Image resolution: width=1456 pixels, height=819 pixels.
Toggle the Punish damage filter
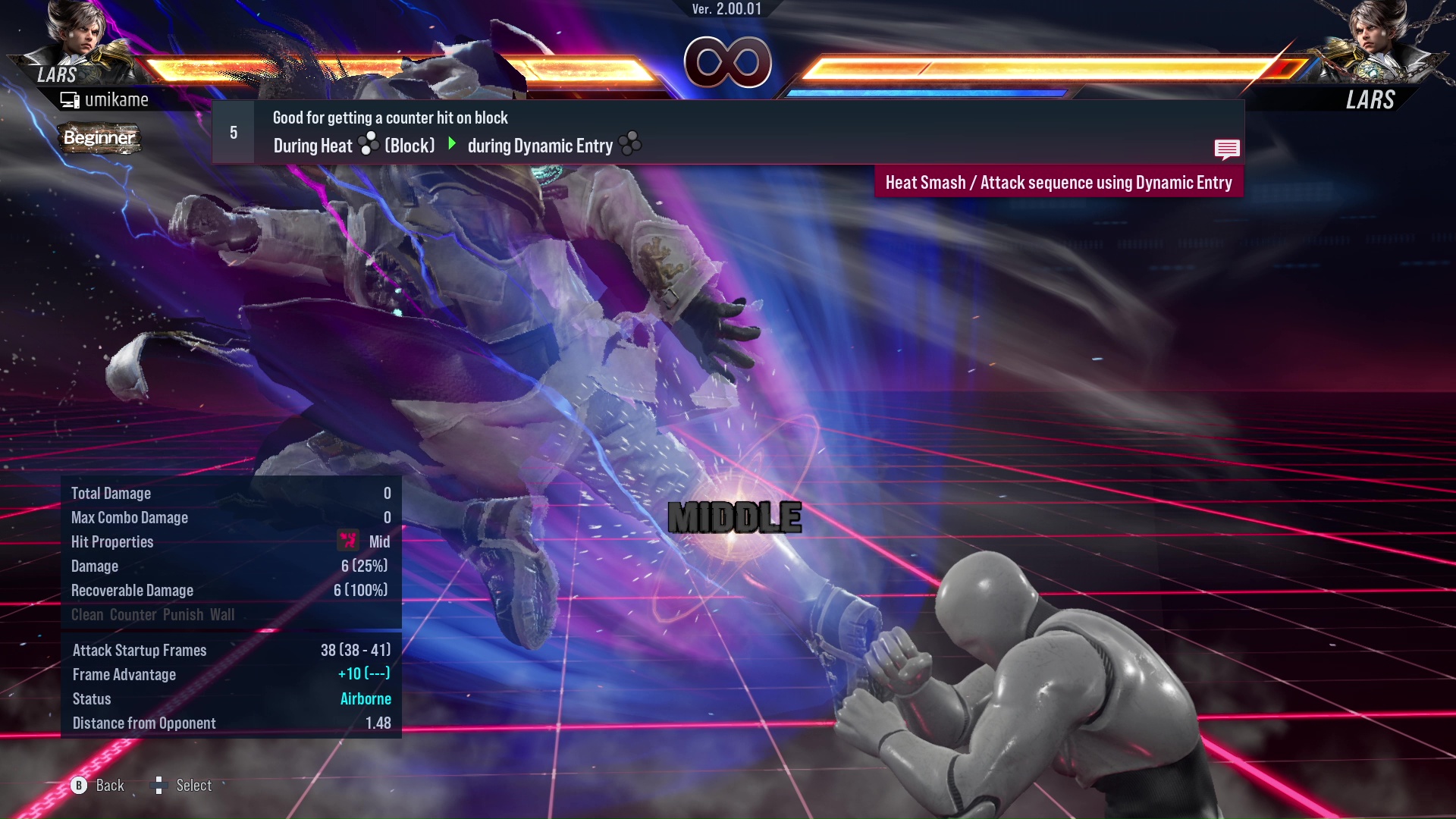pyautogui.click(x=183, y=614)
